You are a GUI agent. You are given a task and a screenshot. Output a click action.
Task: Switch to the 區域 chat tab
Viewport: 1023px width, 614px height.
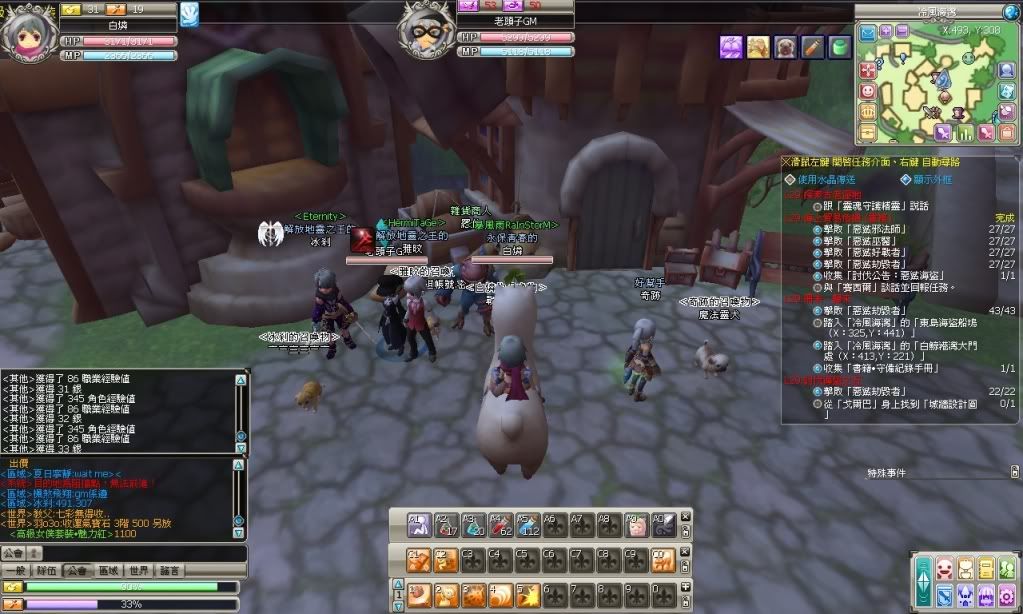pyautogui.click(x=107, y=570)
